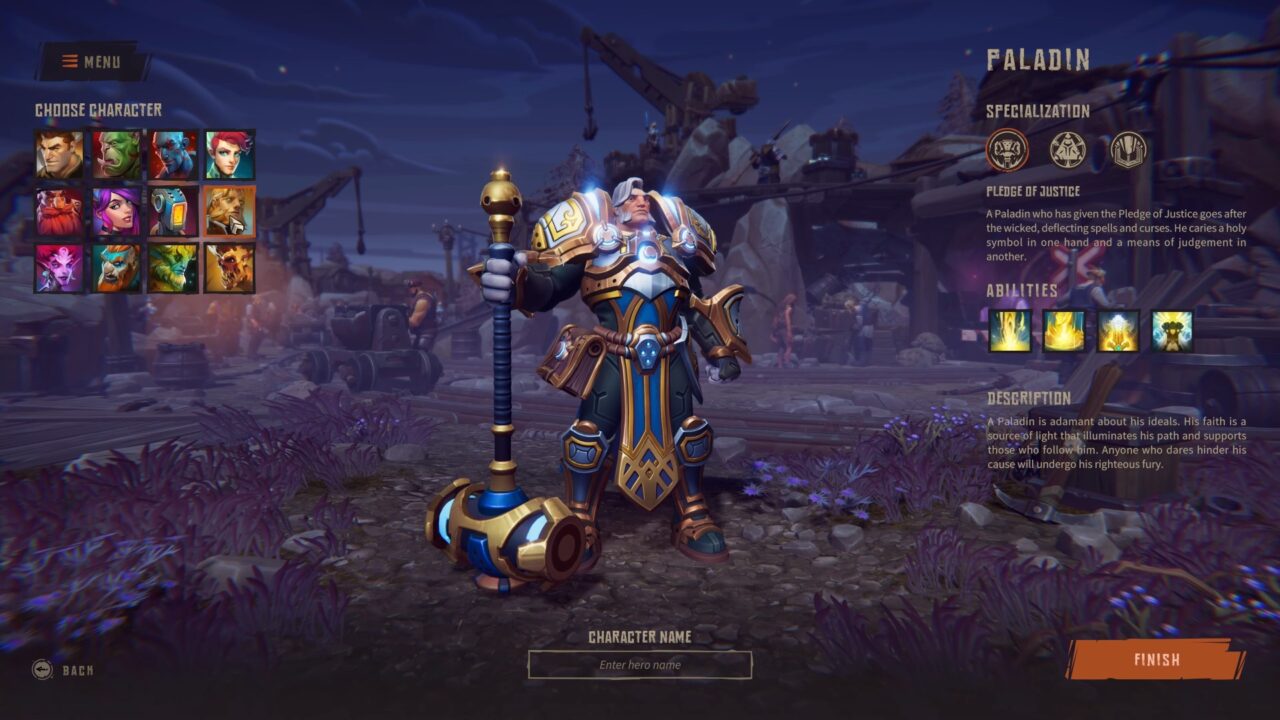The image size is (1280, 720).
Task: Select the Pledge of Justice specialization icon
Action: pyautogui.click(x=1007, y=150)
